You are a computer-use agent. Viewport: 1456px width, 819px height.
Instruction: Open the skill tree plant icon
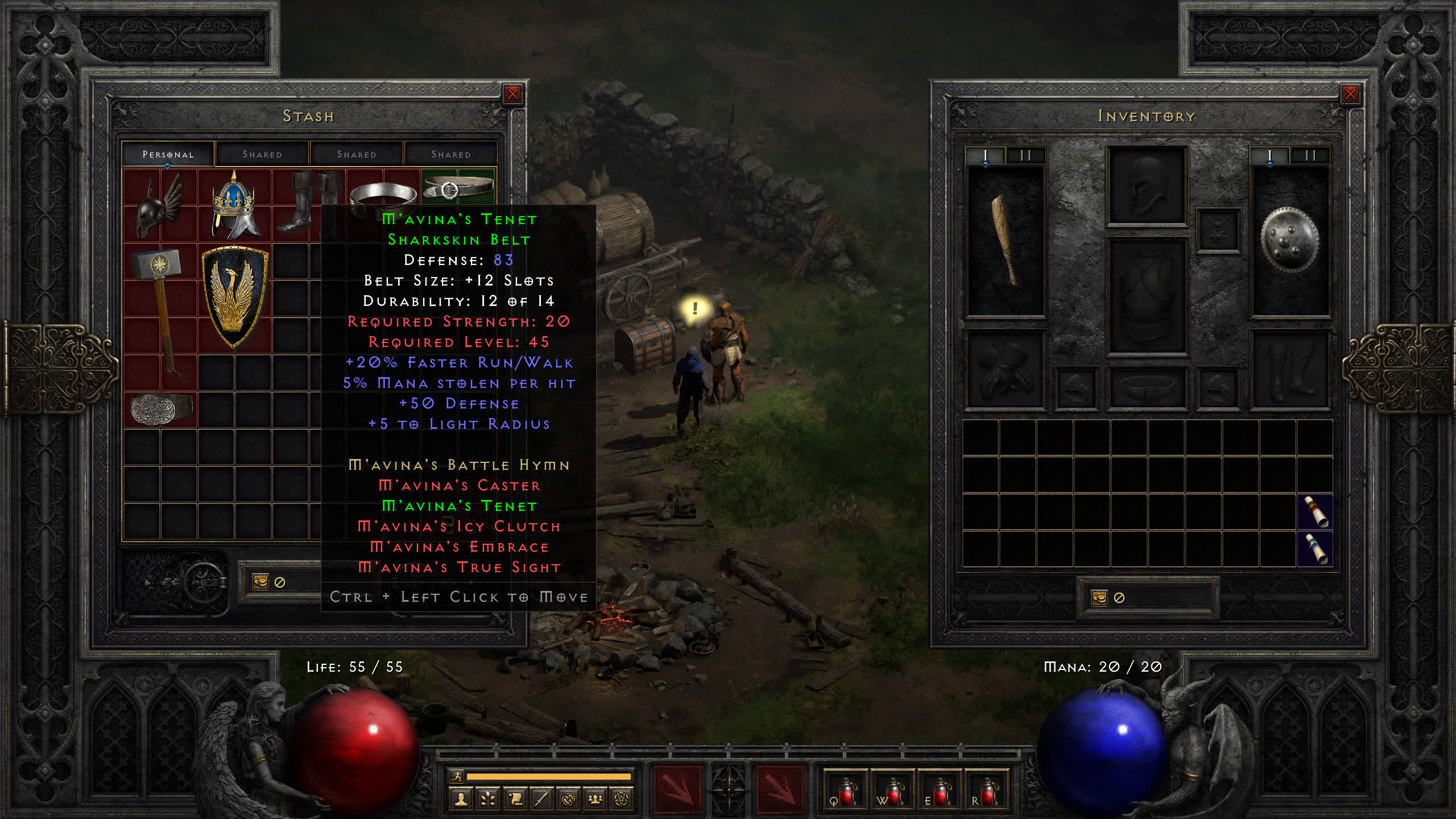click(x=487, y=800)
